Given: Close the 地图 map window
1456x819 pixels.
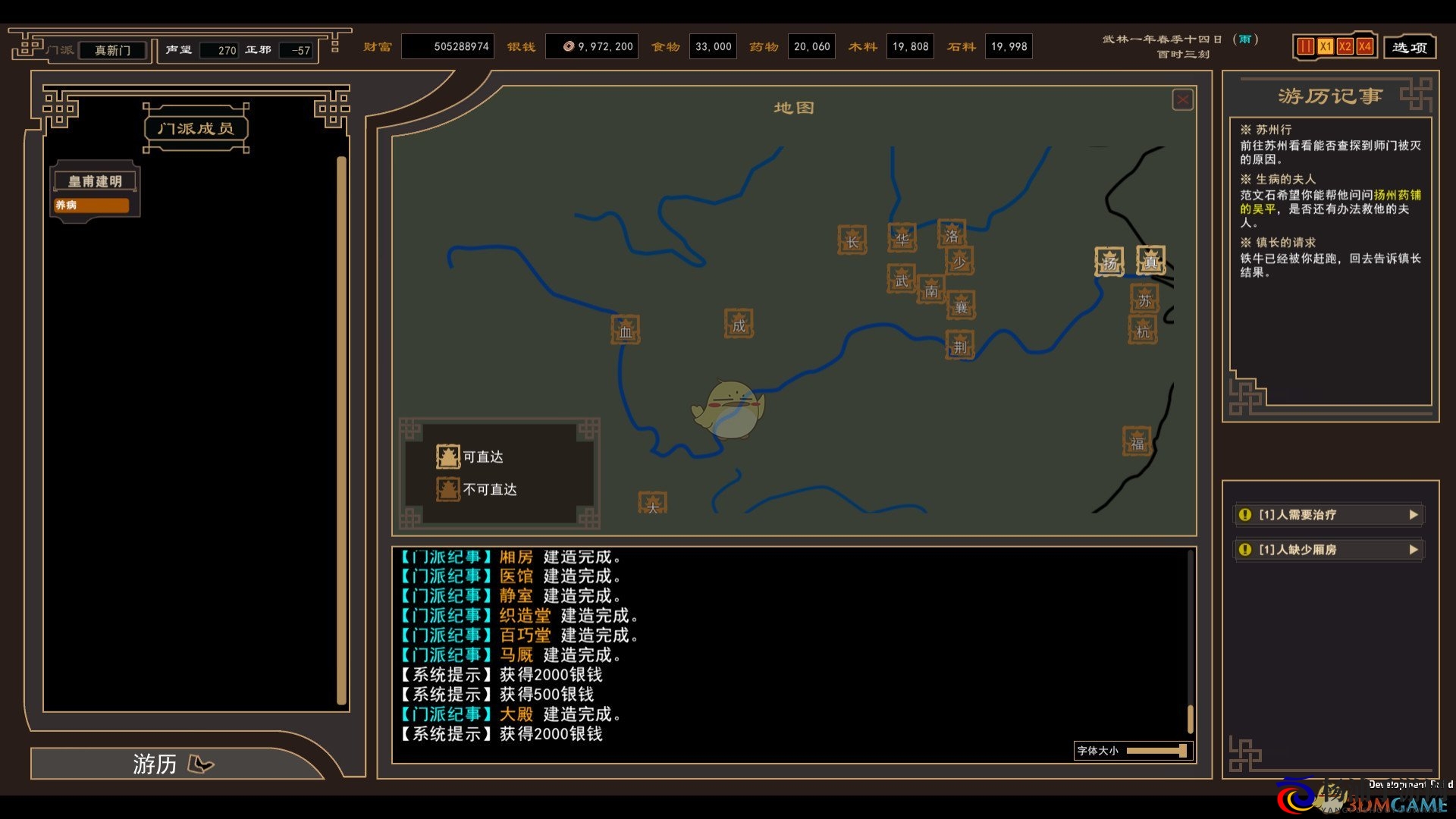Looking at the screenshot, I should (1182, 100).
